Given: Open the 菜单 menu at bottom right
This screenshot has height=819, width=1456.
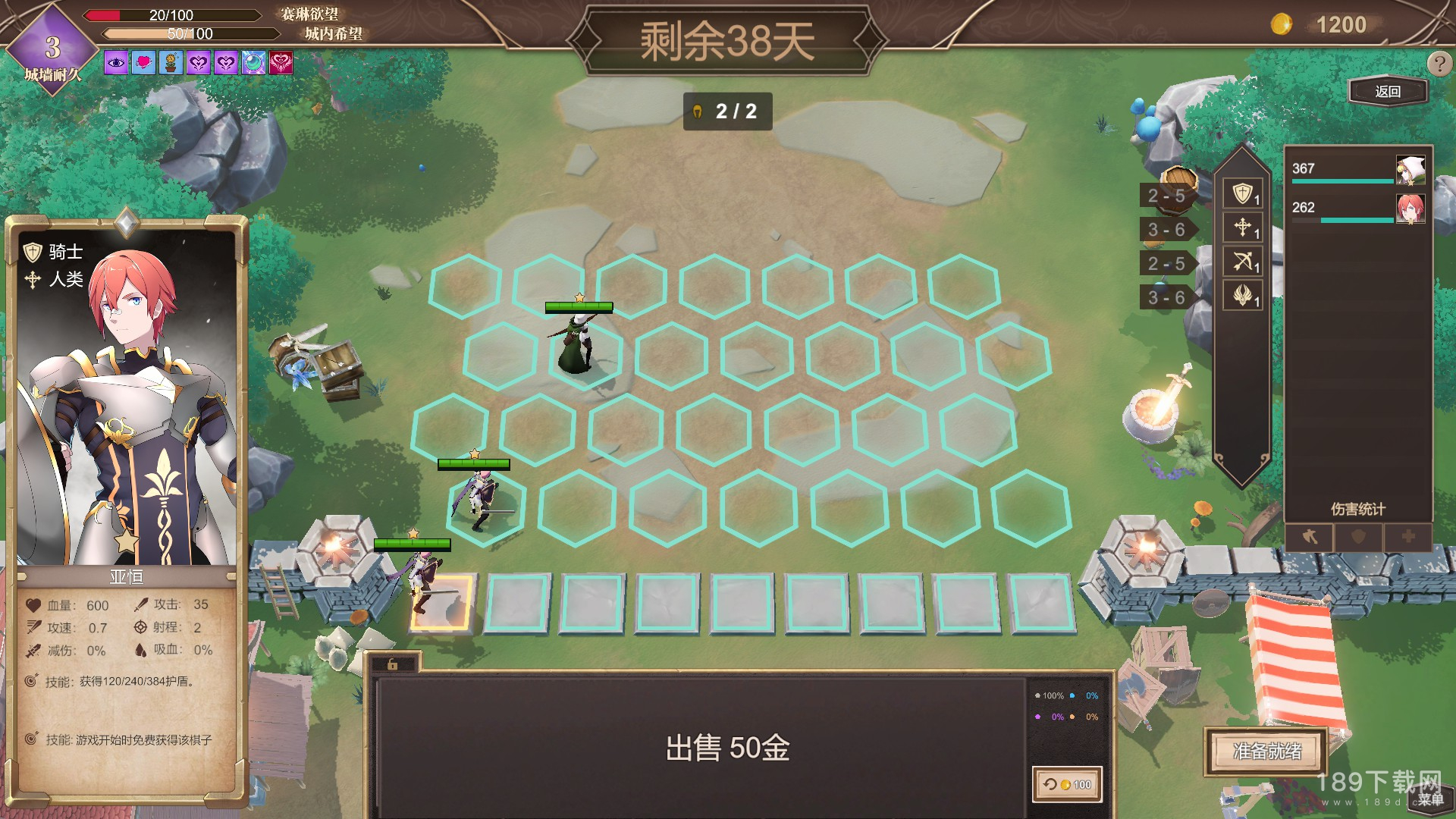Looking at the screenshot, I should (1432, 801).
